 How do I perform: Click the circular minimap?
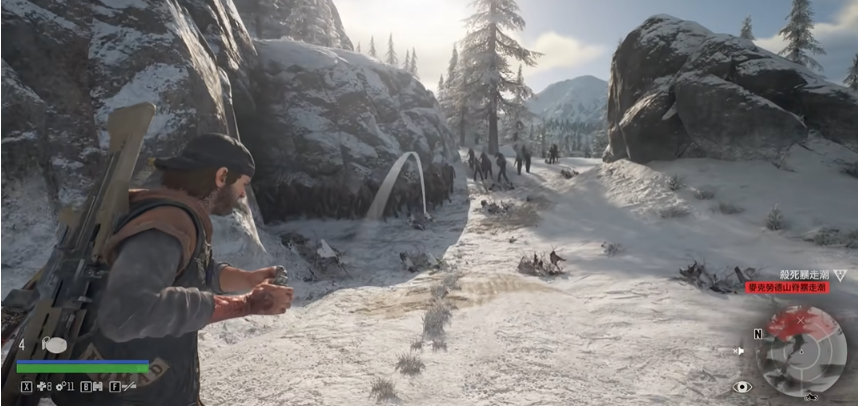(x=800, y=350)
